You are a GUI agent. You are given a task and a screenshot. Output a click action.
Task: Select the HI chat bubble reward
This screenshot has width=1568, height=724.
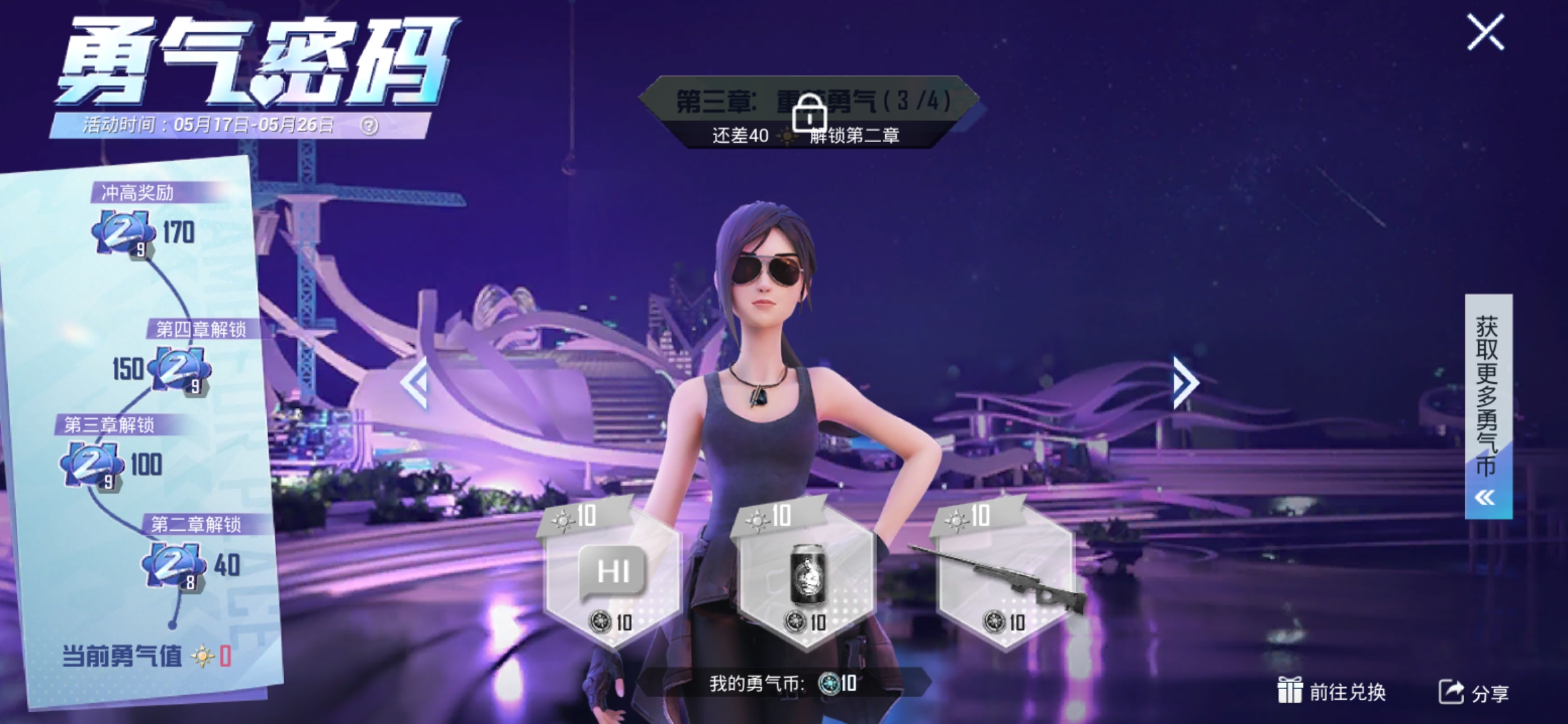[x=612, y=574]
